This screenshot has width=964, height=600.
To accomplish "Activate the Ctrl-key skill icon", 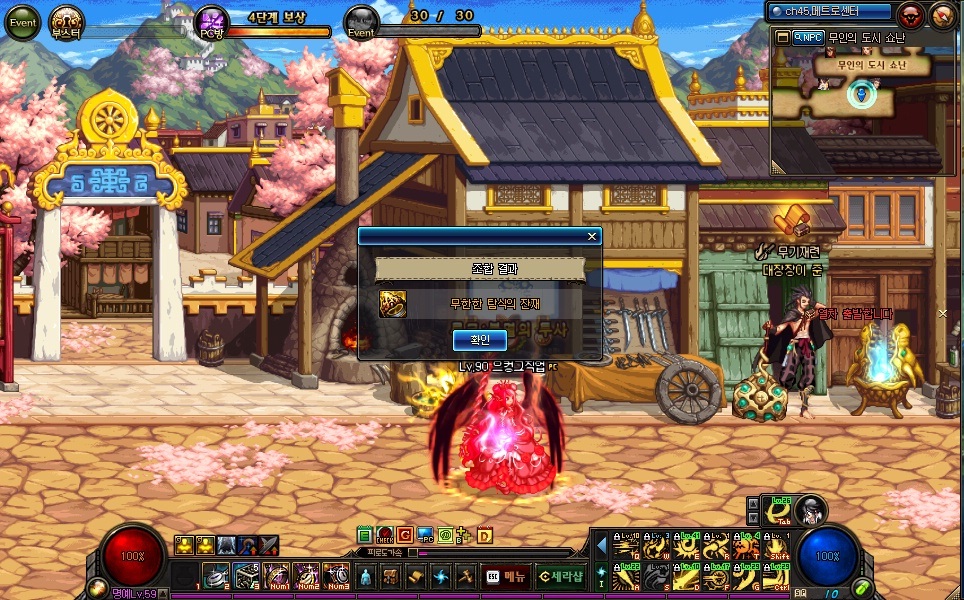I will (x=775, y=577).
